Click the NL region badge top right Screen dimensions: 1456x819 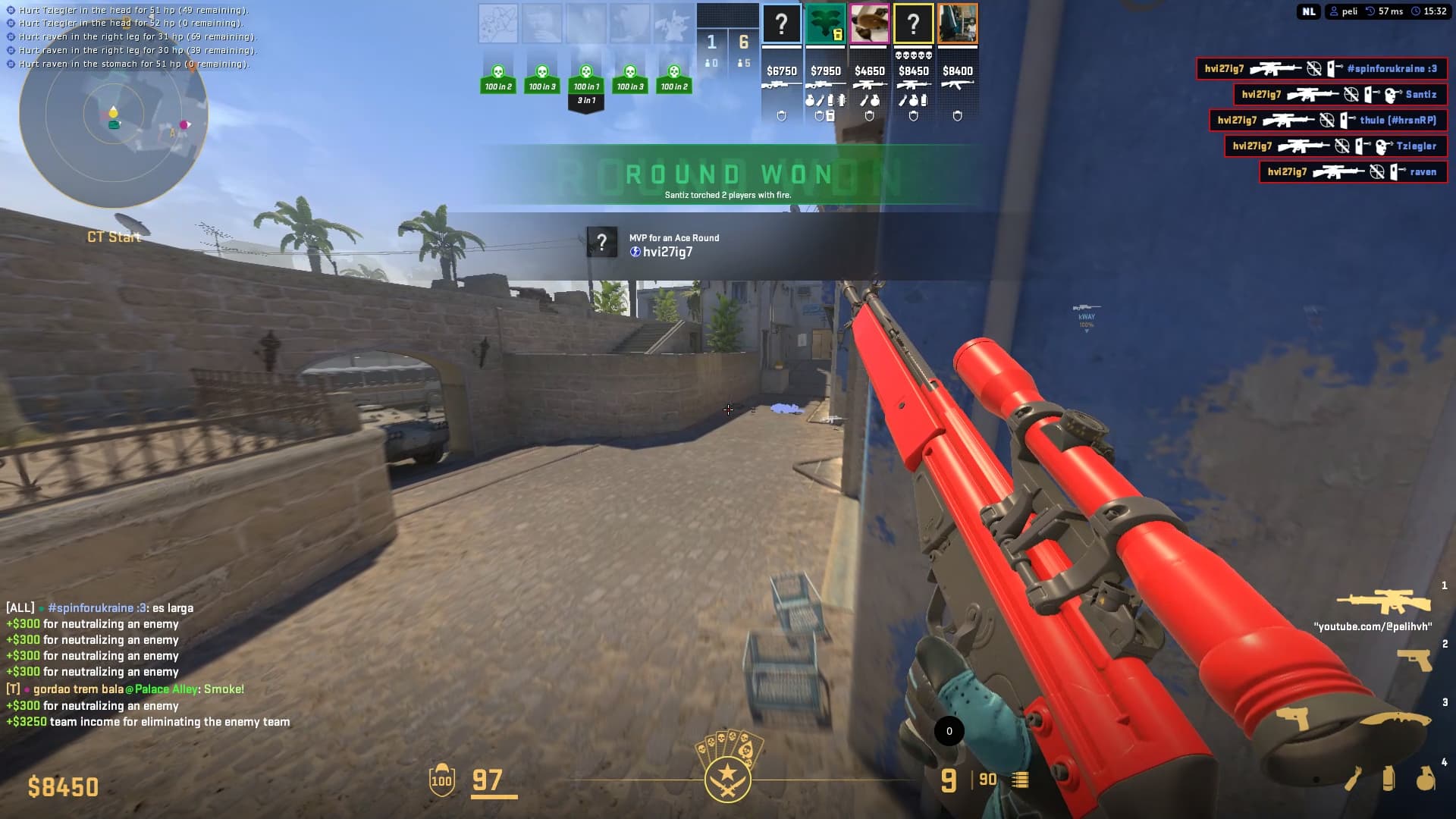point(1307,11)
